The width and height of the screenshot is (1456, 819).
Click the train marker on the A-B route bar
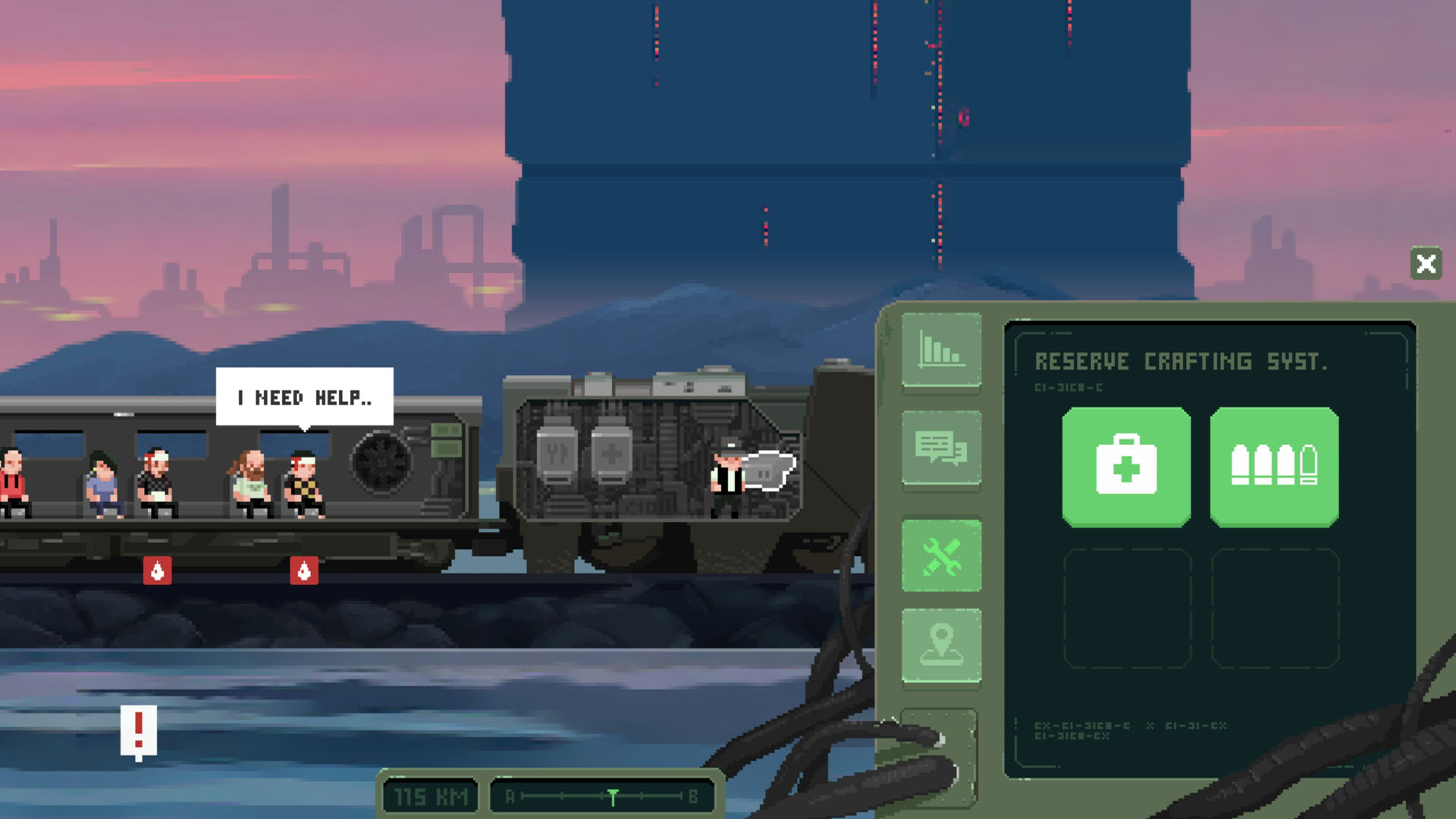[611, 794]
